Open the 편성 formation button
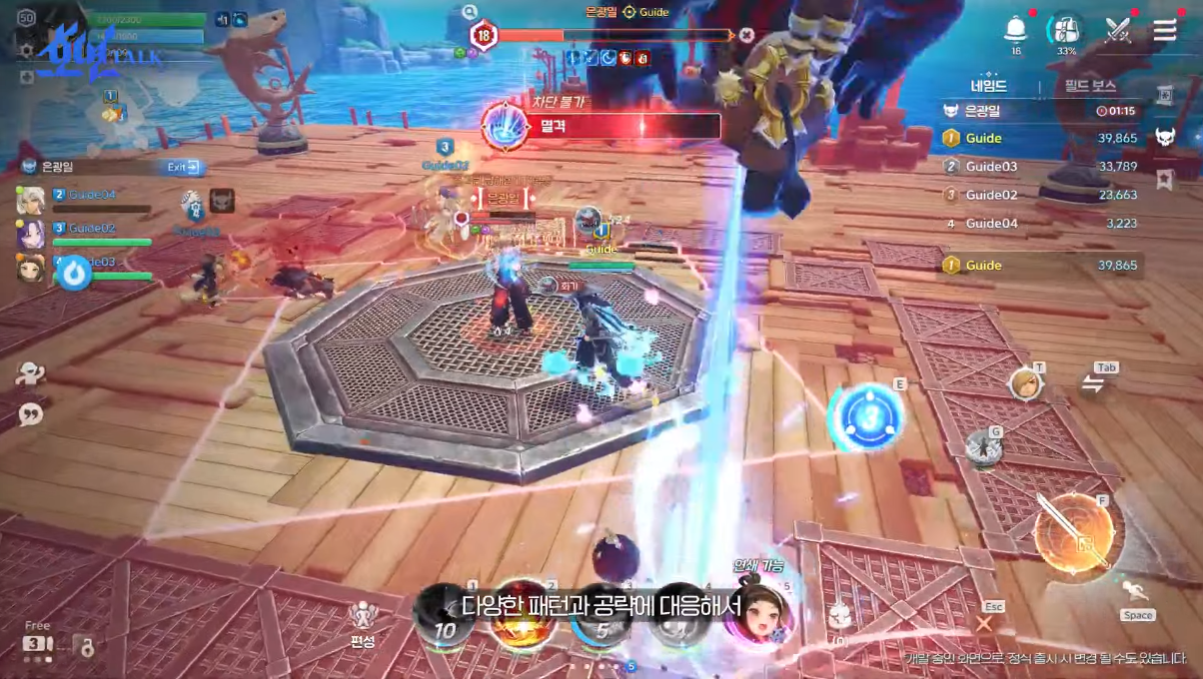 coord(362,622)
